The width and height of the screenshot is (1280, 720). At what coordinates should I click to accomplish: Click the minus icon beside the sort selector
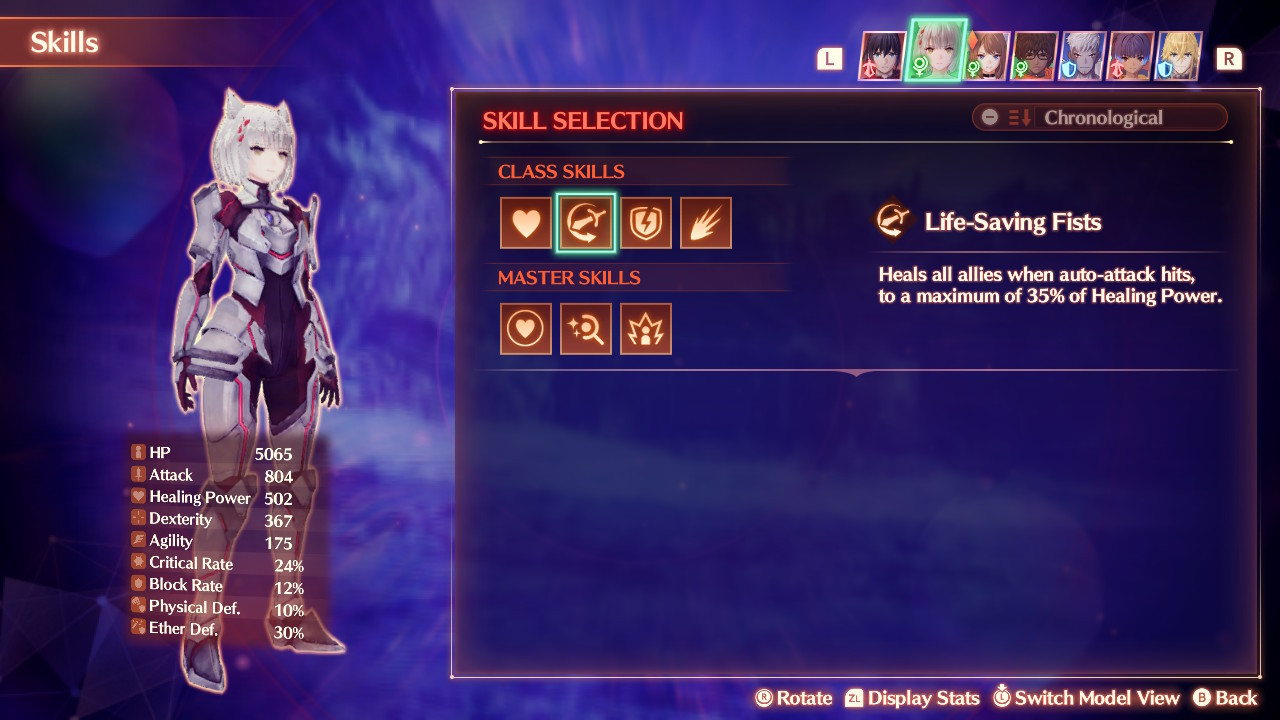pos(989,117)
